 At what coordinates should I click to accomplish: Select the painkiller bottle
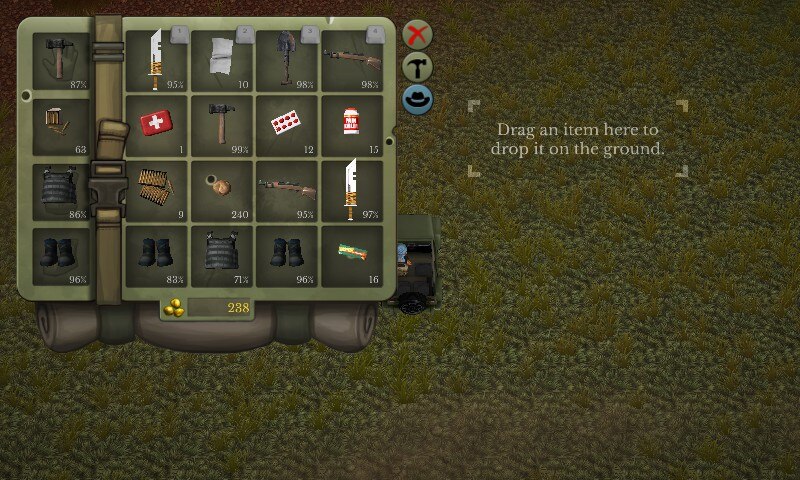click(x=352, y=125)
